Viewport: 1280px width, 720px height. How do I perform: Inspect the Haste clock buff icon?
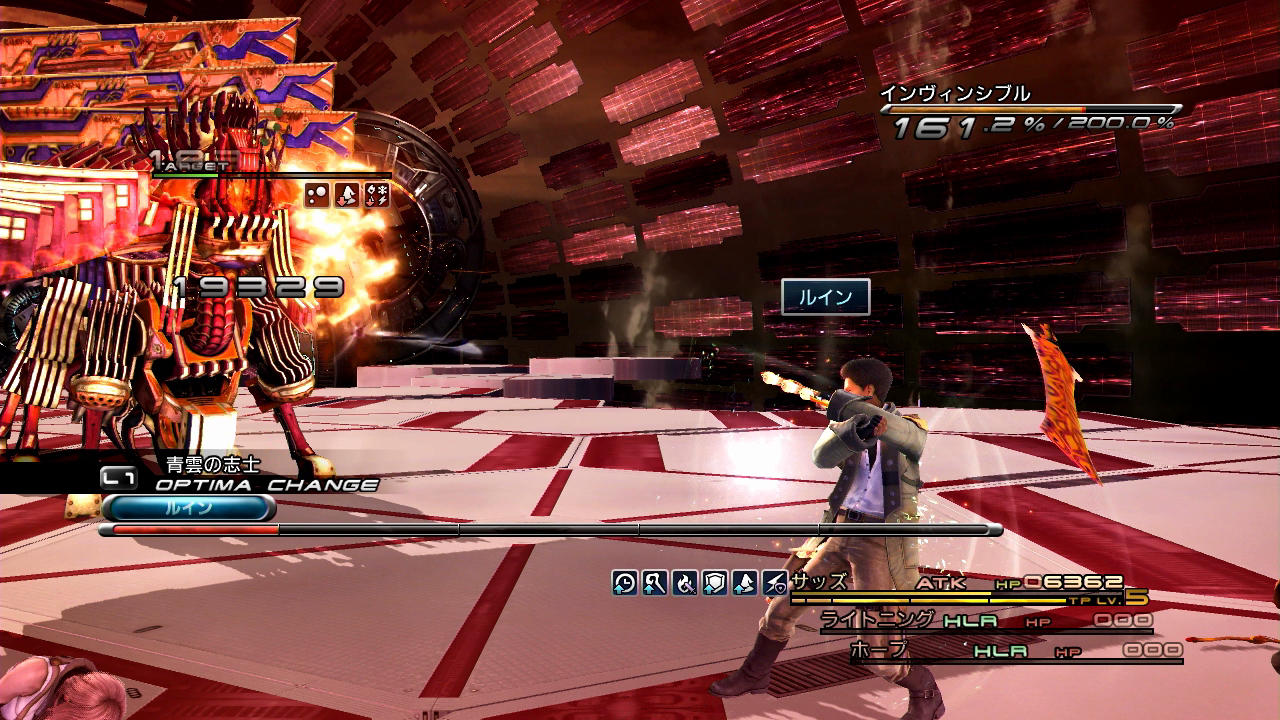[x=625, y=583]
